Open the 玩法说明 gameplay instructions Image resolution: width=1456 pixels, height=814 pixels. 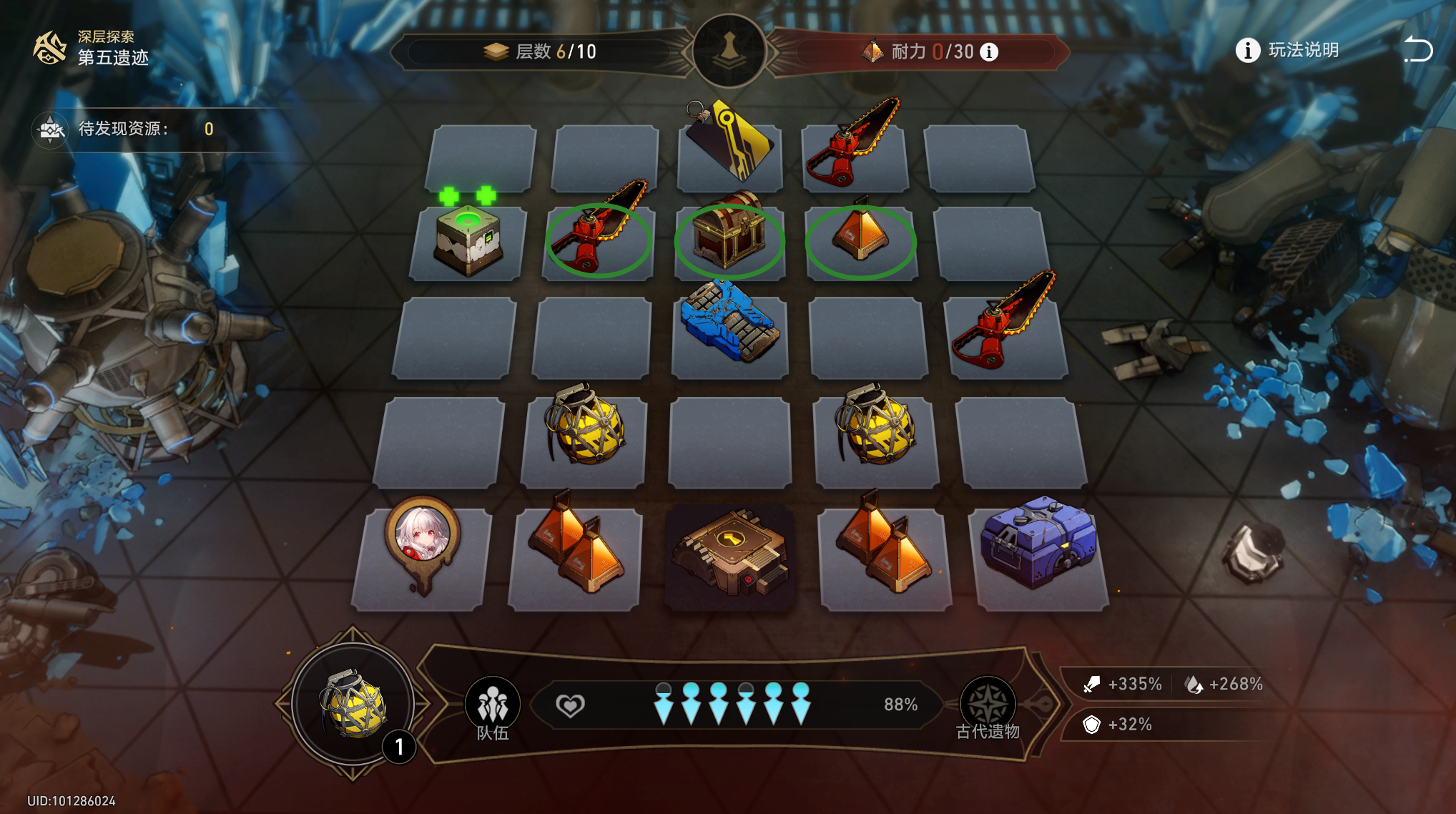(x=1288, y=51)
